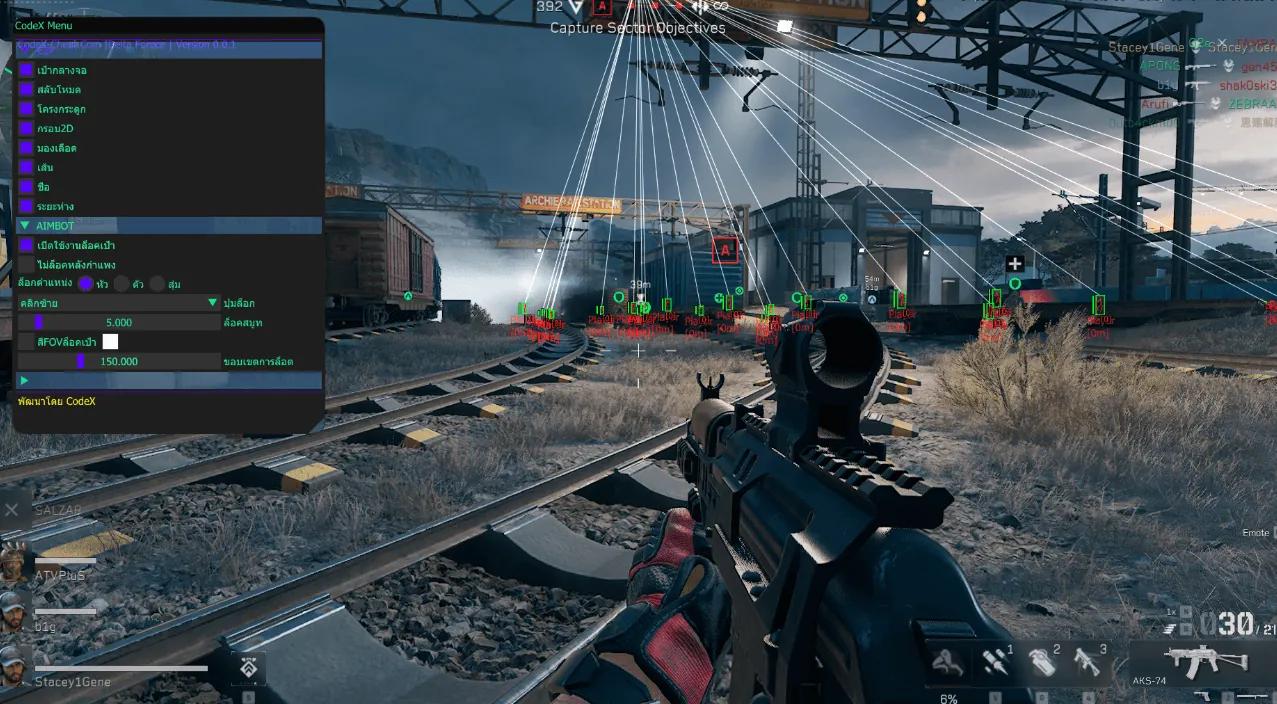Activate the ability icon showing 6% charge

click(947, 663)
